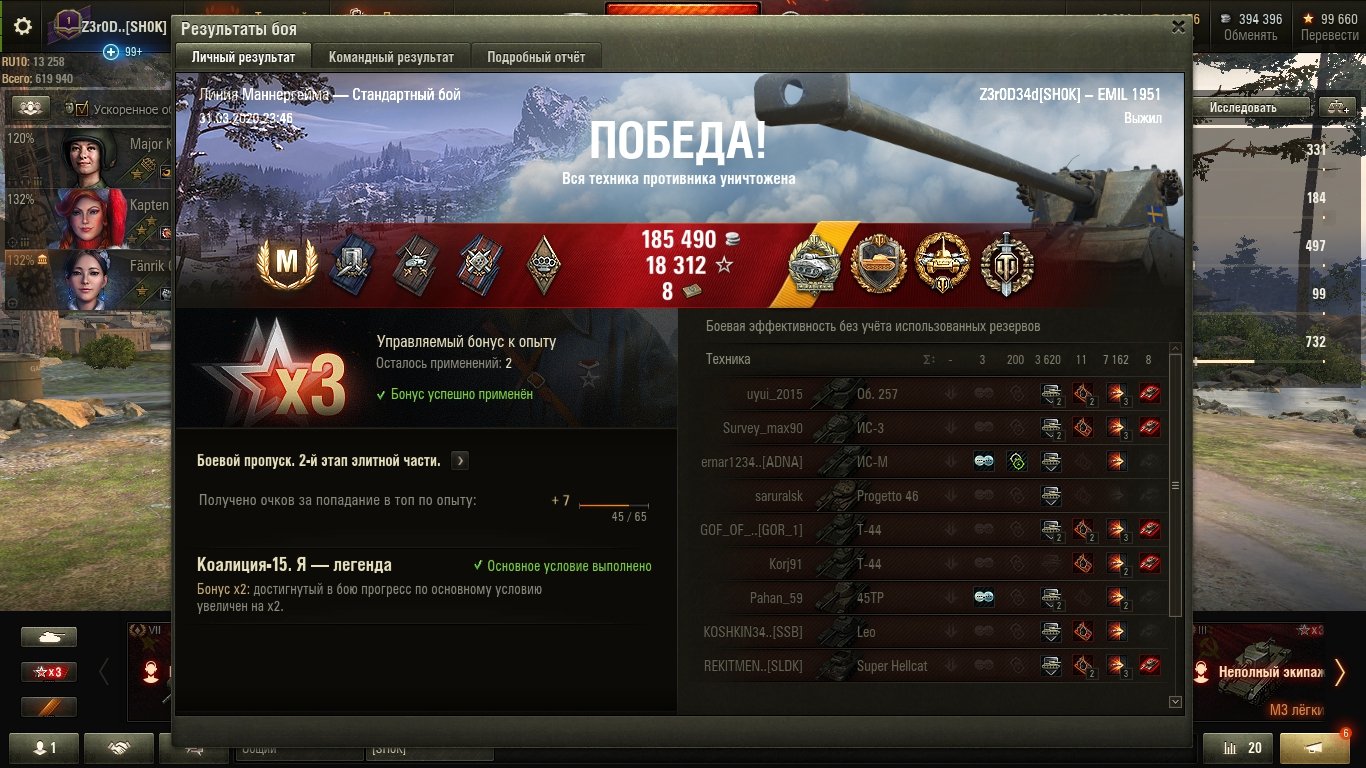Viewport: 1366px width, 768px height.
Task: Expand the Боевой пропуск arrow button
Action: point(459,461)
